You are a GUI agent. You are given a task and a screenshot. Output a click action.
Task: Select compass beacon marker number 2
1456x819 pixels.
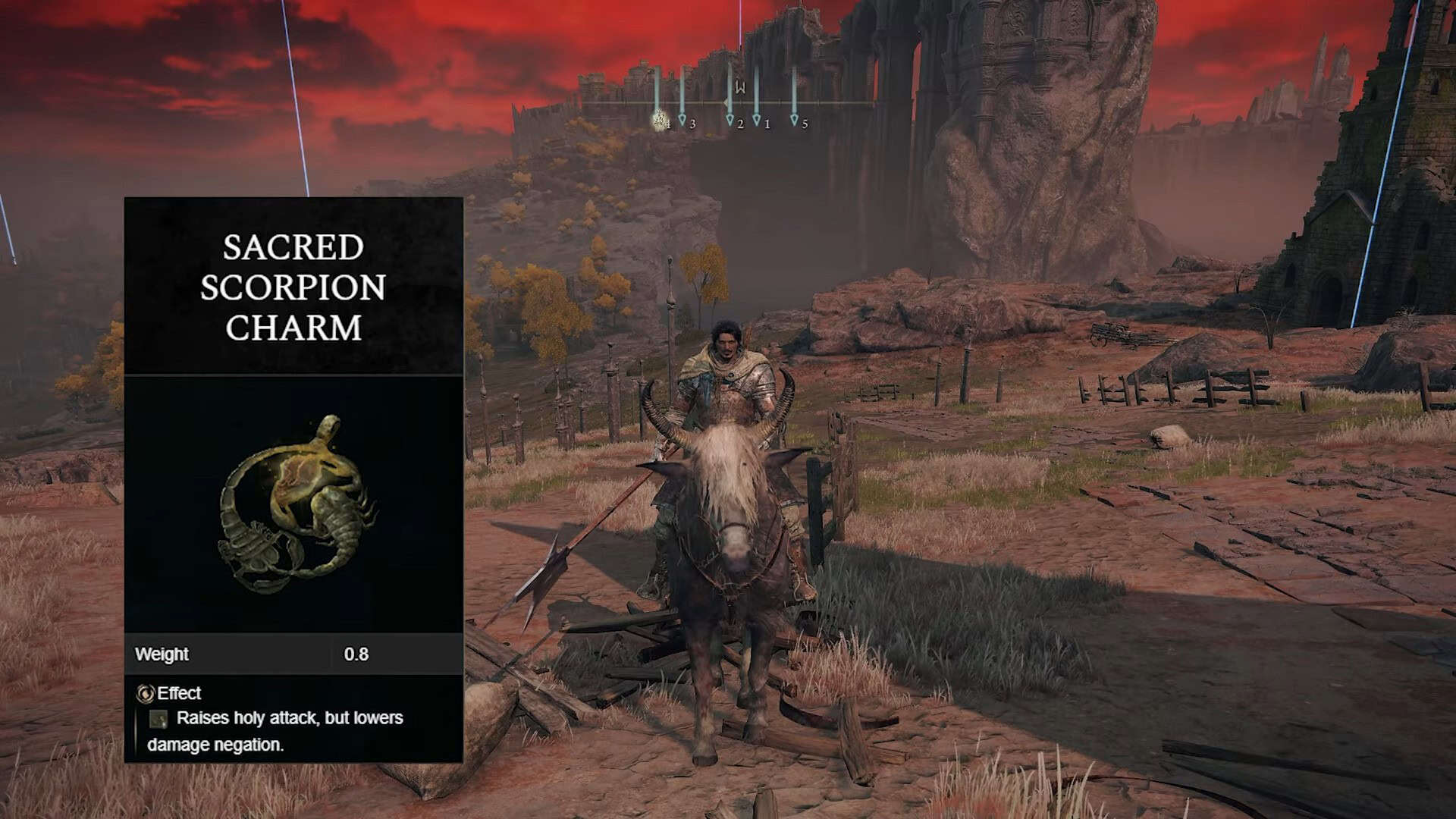coord(730,120)
